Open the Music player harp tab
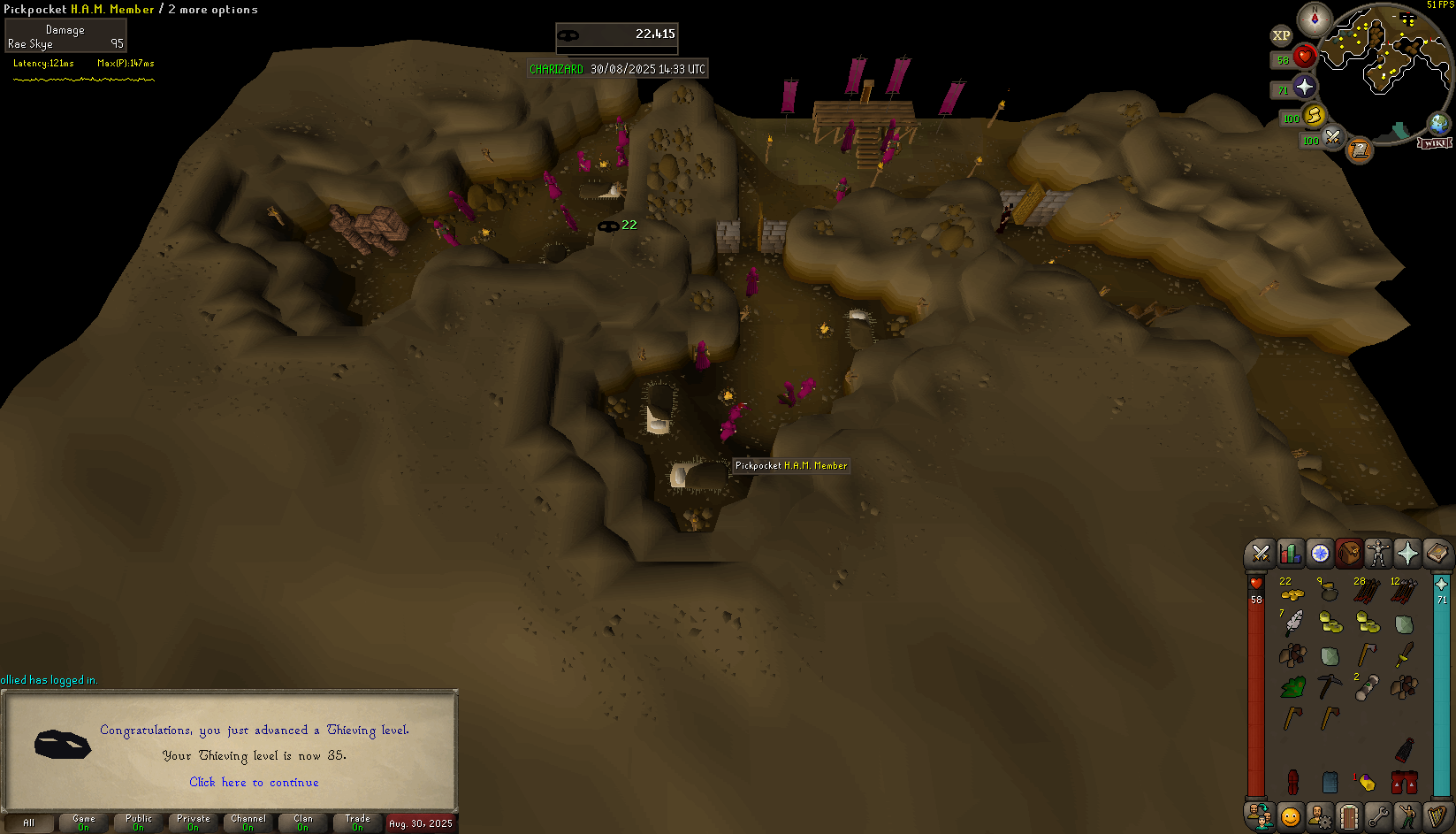The image size is (1456, 834). pos(1437,815)
